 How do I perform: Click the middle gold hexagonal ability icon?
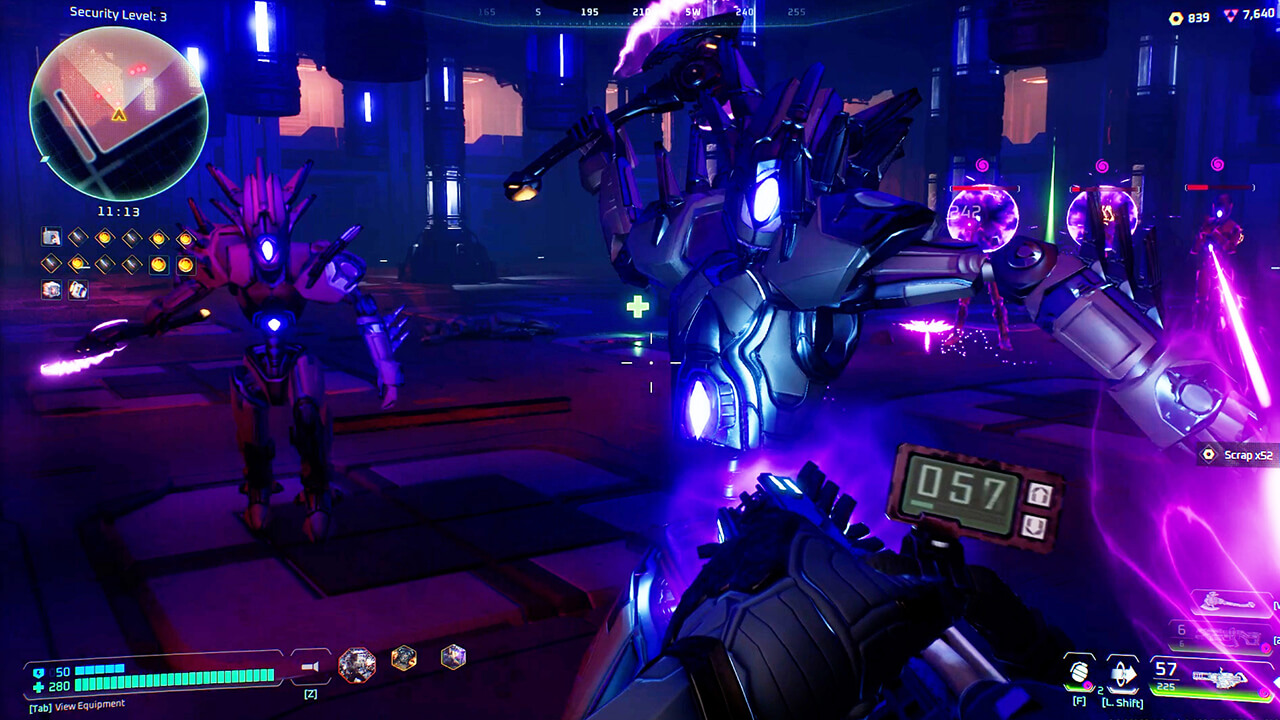click(x=403, y=655)
